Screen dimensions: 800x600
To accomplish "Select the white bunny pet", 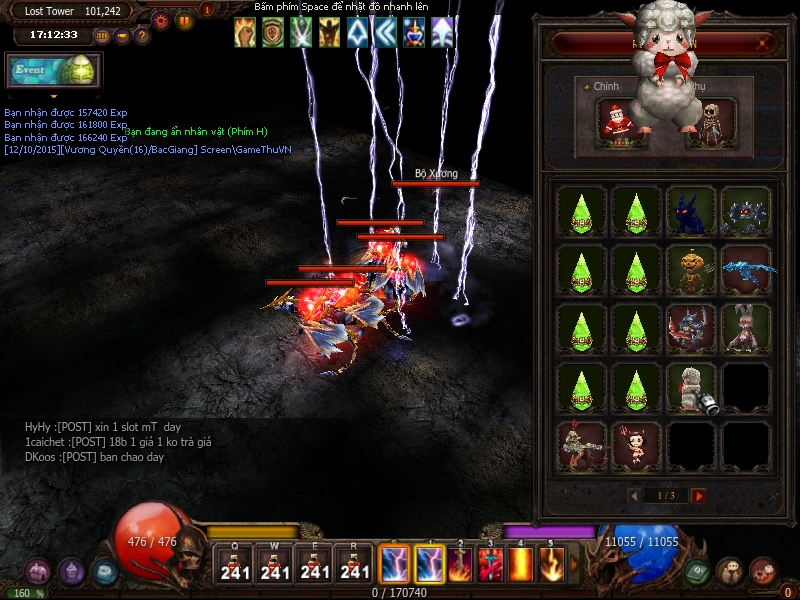I will pos(746,327).
